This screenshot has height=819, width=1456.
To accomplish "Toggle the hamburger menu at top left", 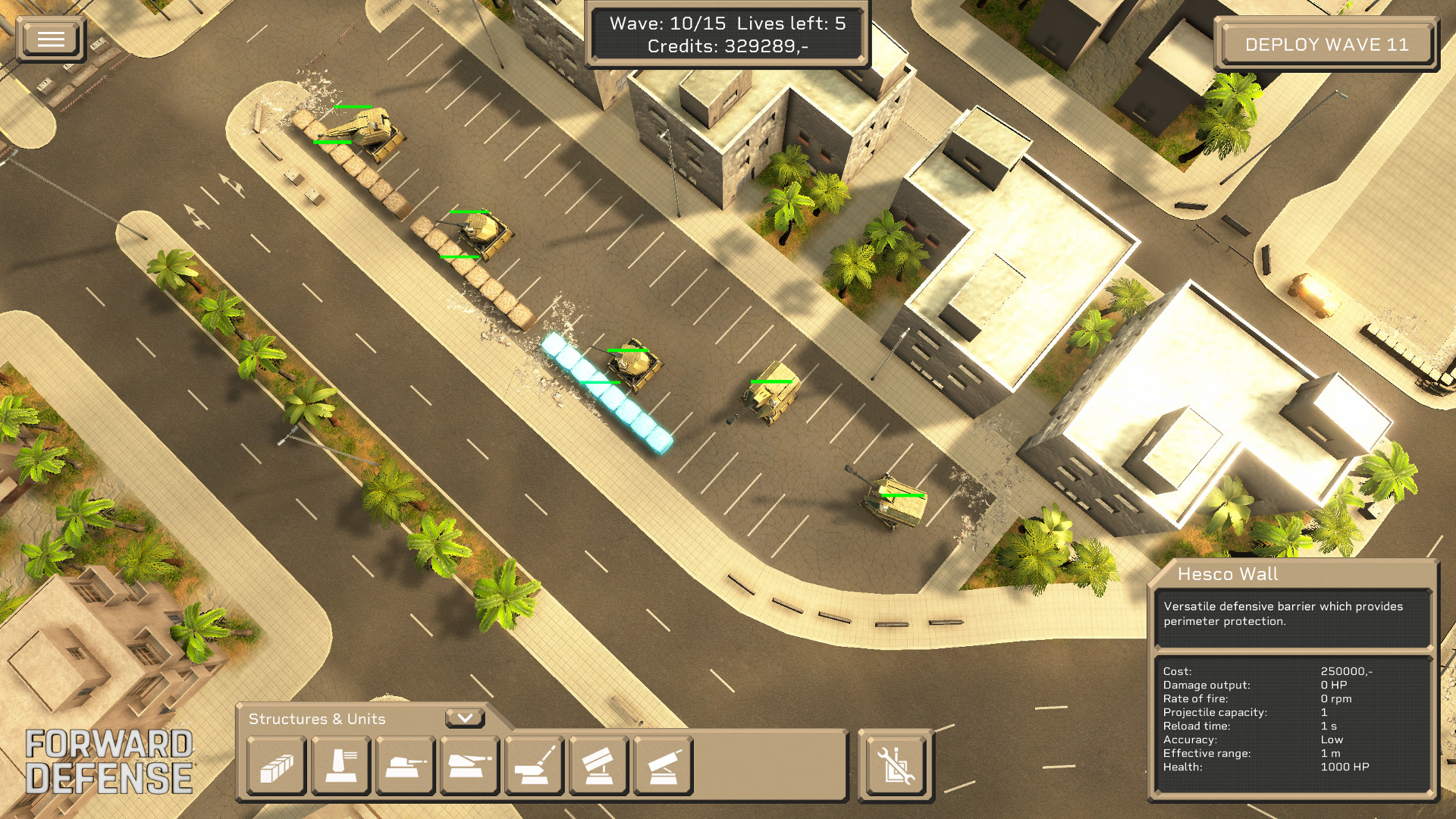I will pyautogui.click(x=50, y=38).
